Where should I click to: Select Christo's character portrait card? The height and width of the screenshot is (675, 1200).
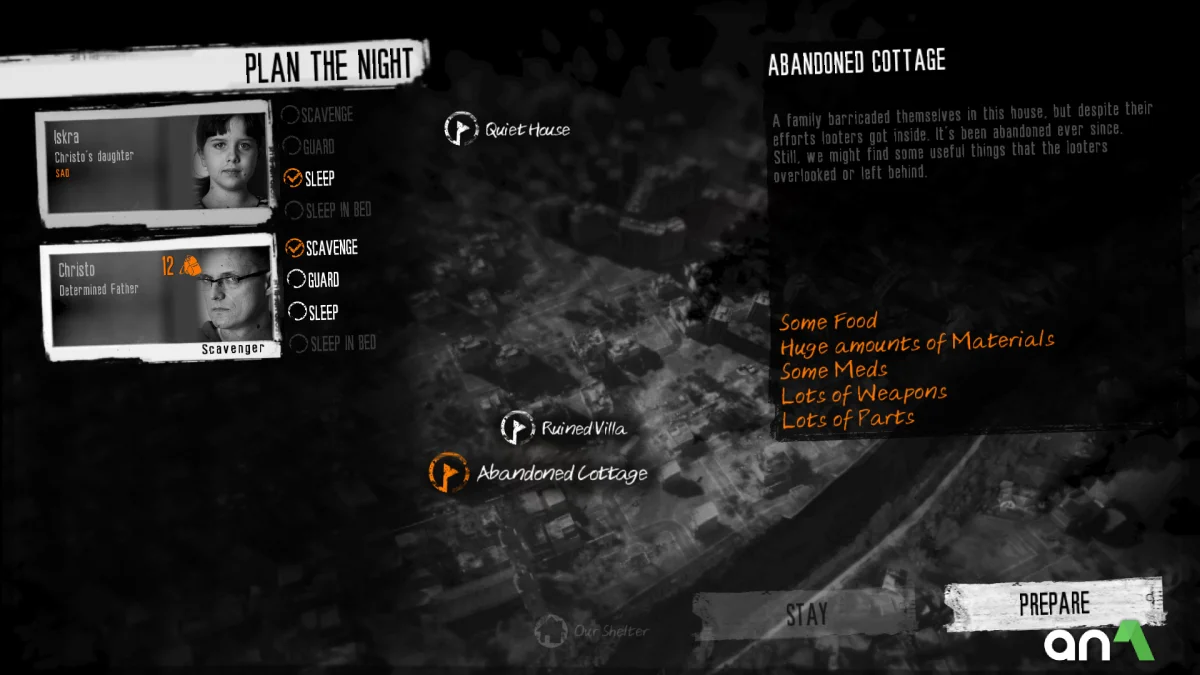[x=160, y=295]
